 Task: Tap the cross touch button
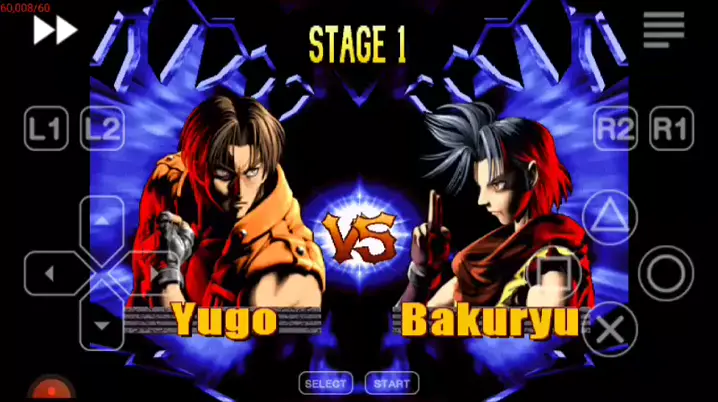(x=610, y=328)
